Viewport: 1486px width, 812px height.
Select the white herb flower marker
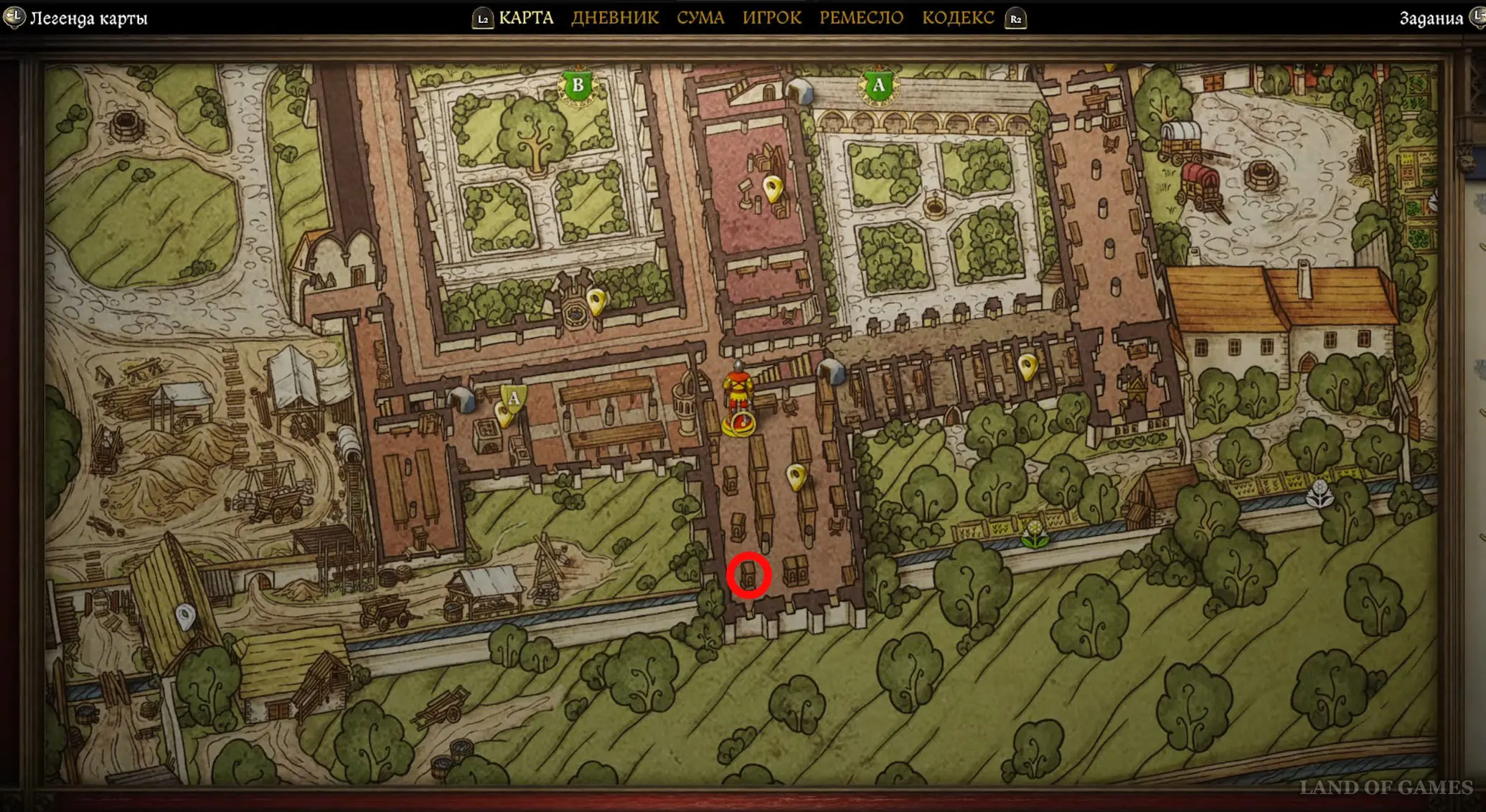(x=1319, y=494)
